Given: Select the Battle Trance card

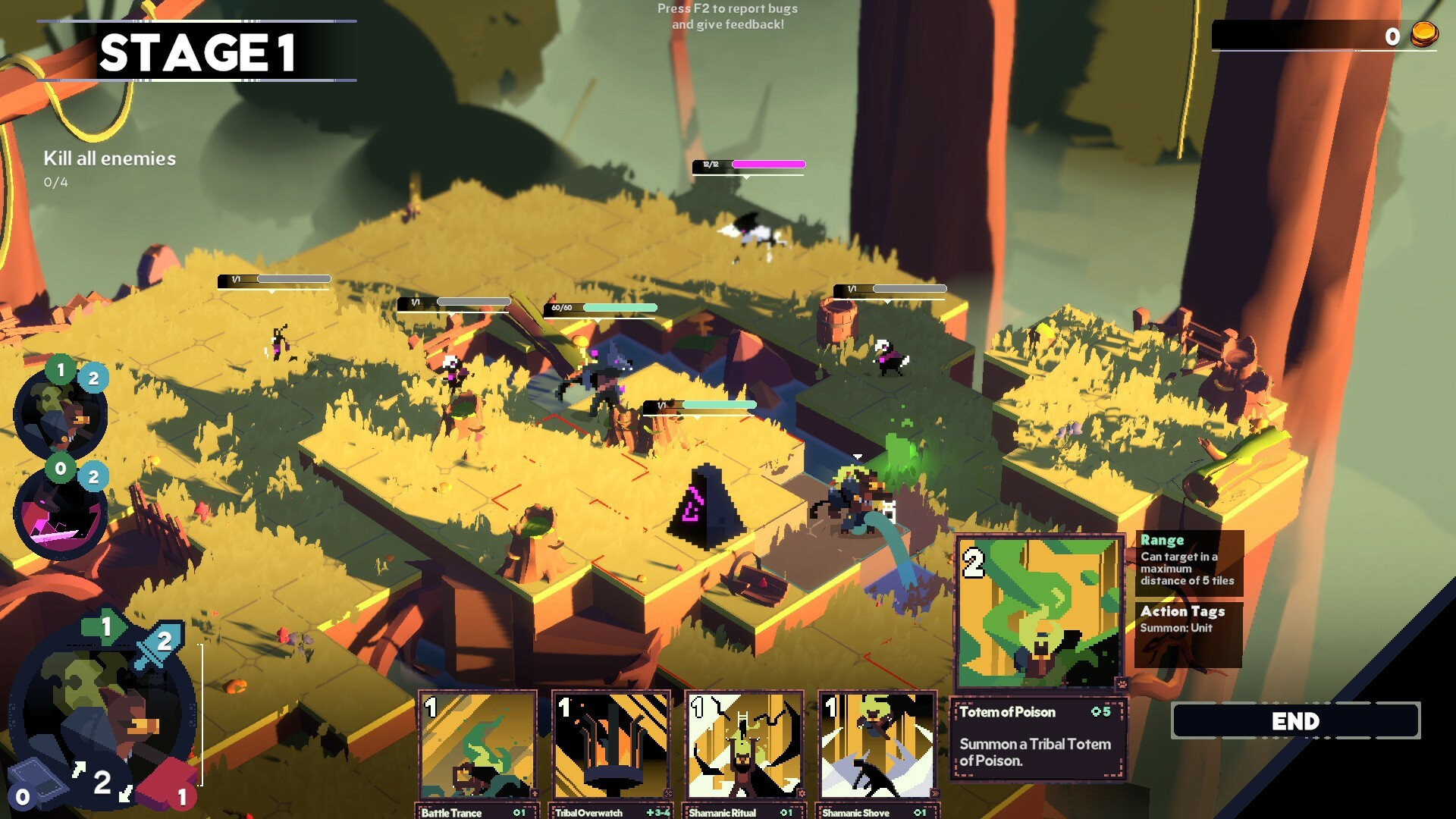Looking at the screenshot, I should [x=477, y=746].
